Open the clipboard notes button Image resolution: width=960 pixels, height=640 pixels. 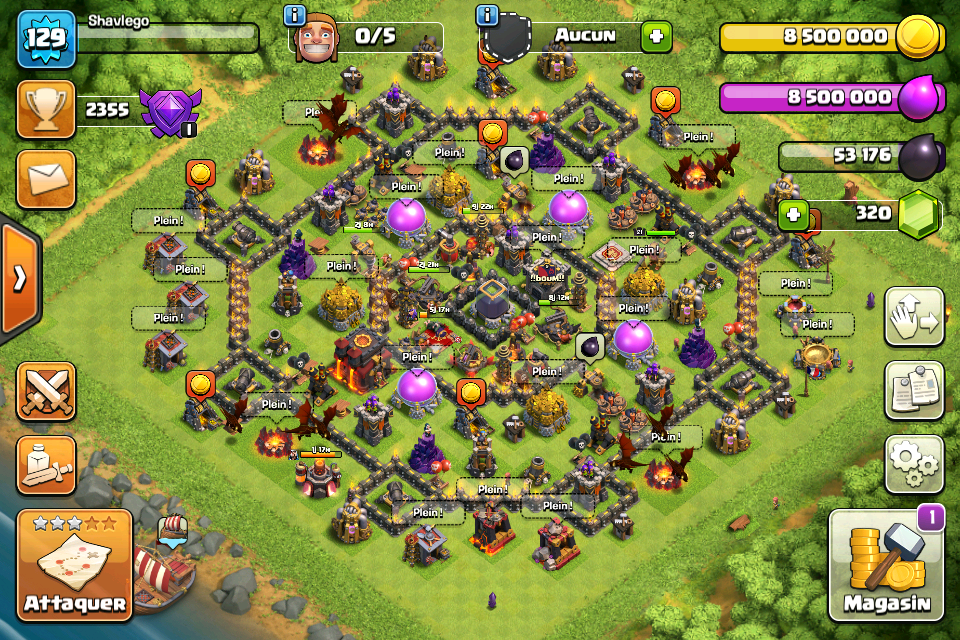[x=914, y=390]
